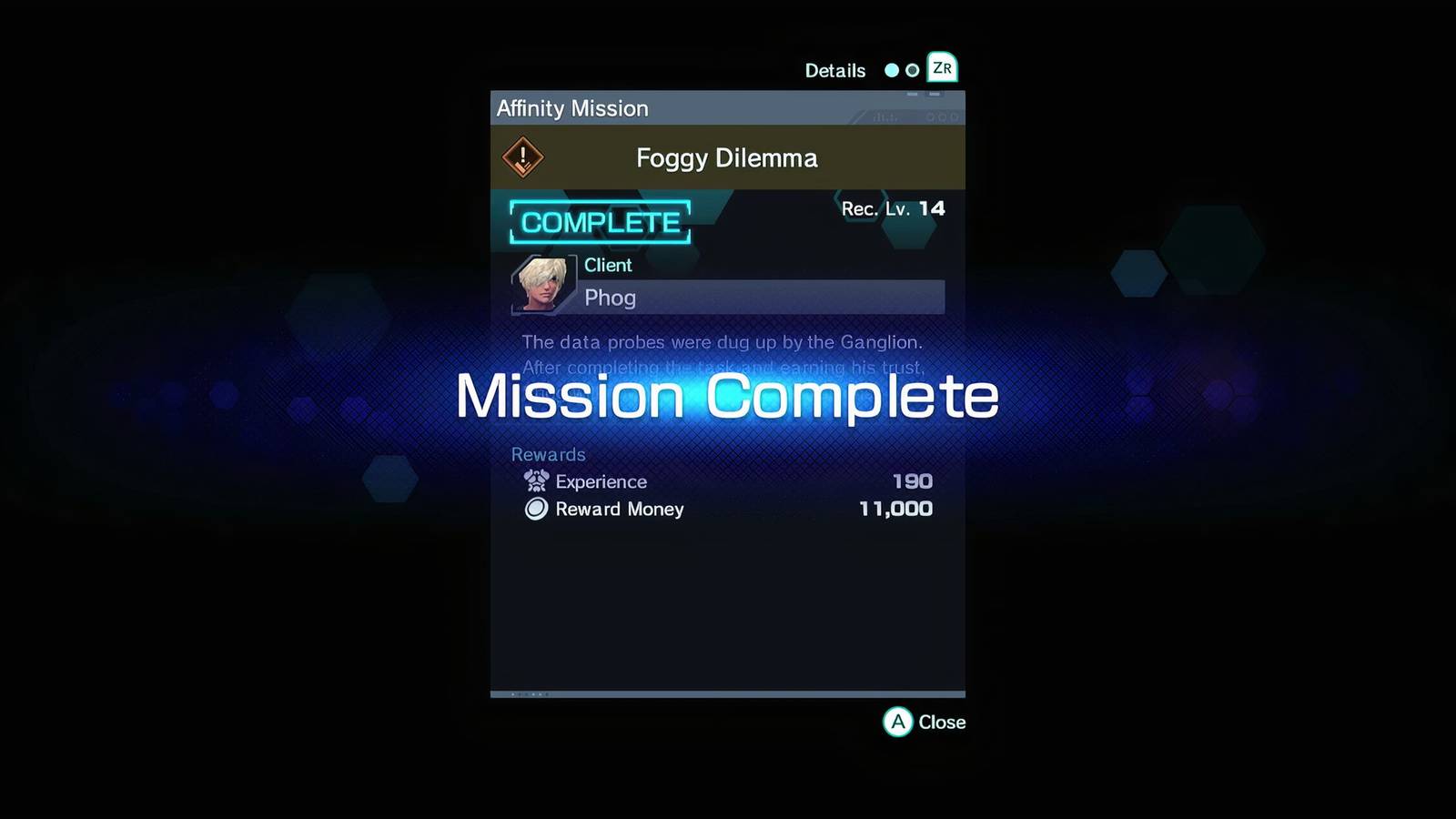Click the A button icon beside Close

[897, 723]
